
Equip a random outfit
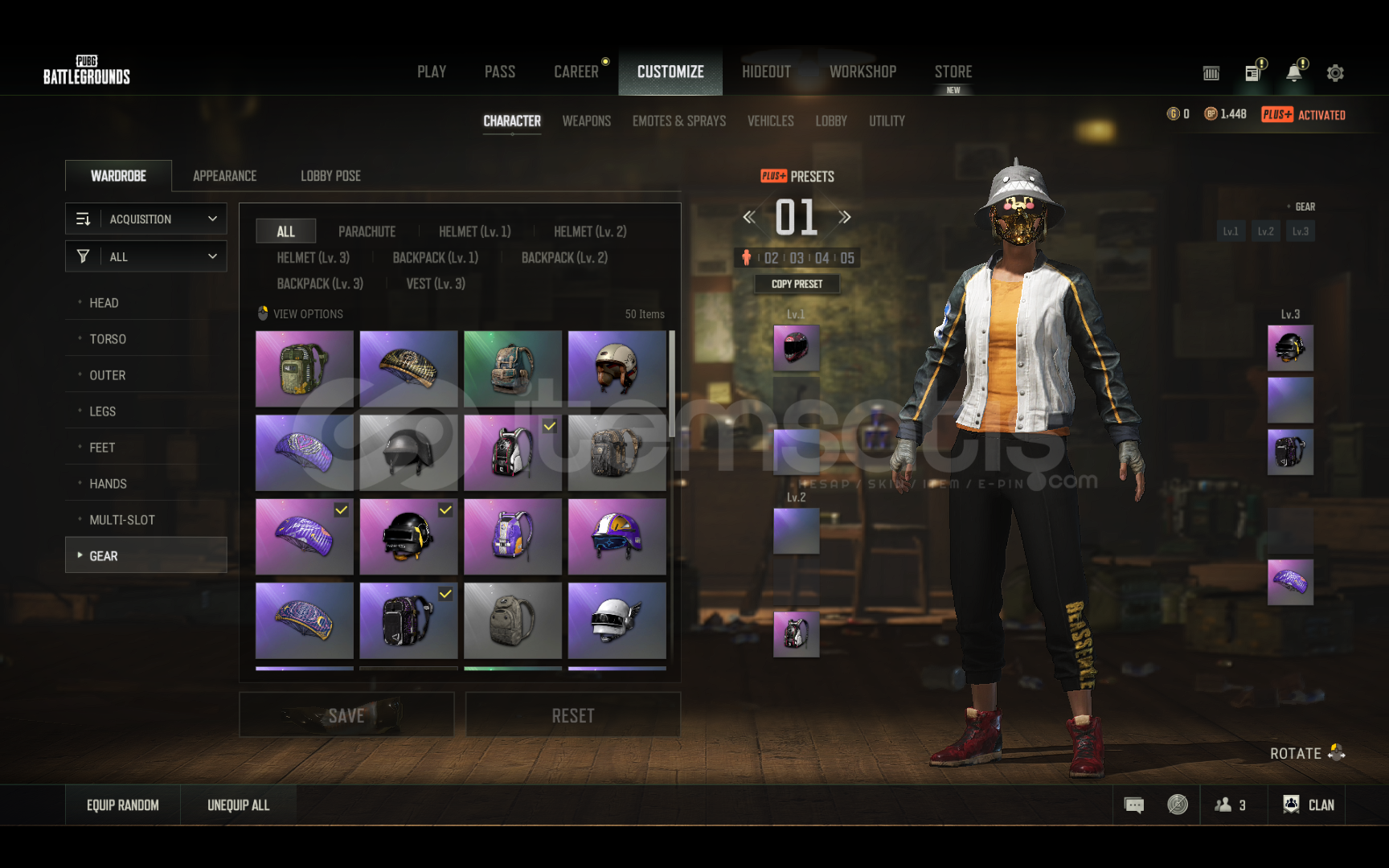click(x=123, y=805)
